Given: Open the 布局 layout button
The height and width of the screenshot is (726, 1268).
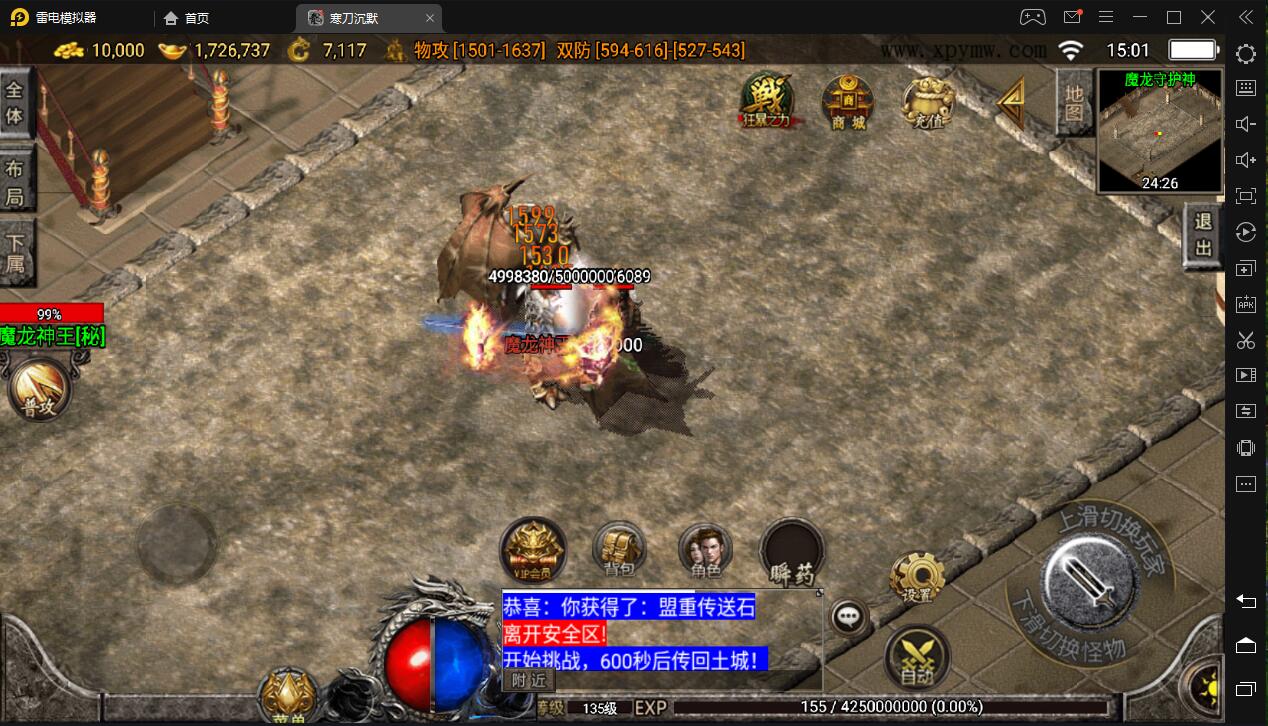Looking at the screenshot, I should coord(15,182).
